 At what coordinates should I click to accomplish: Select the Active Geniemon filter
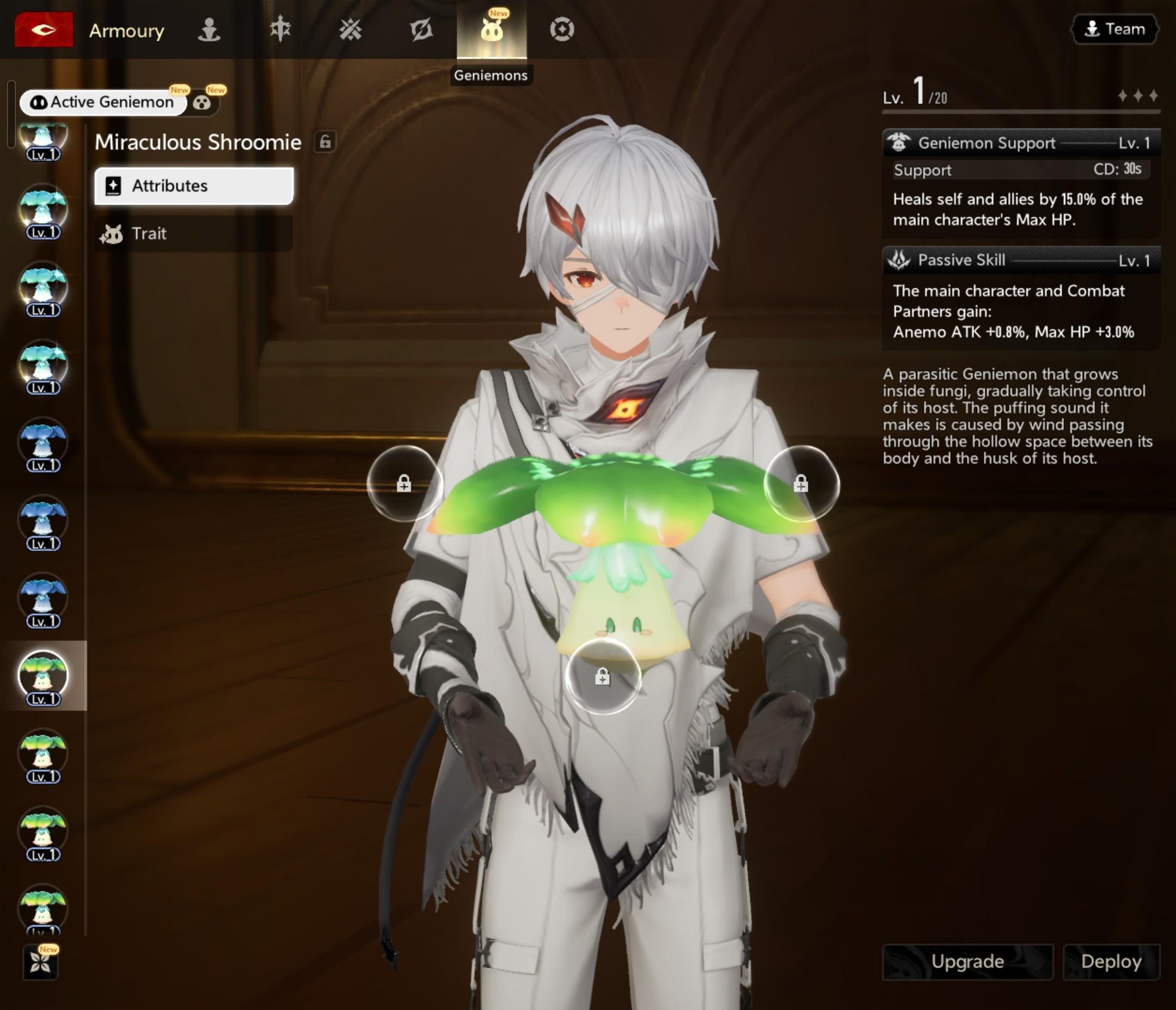103,103
